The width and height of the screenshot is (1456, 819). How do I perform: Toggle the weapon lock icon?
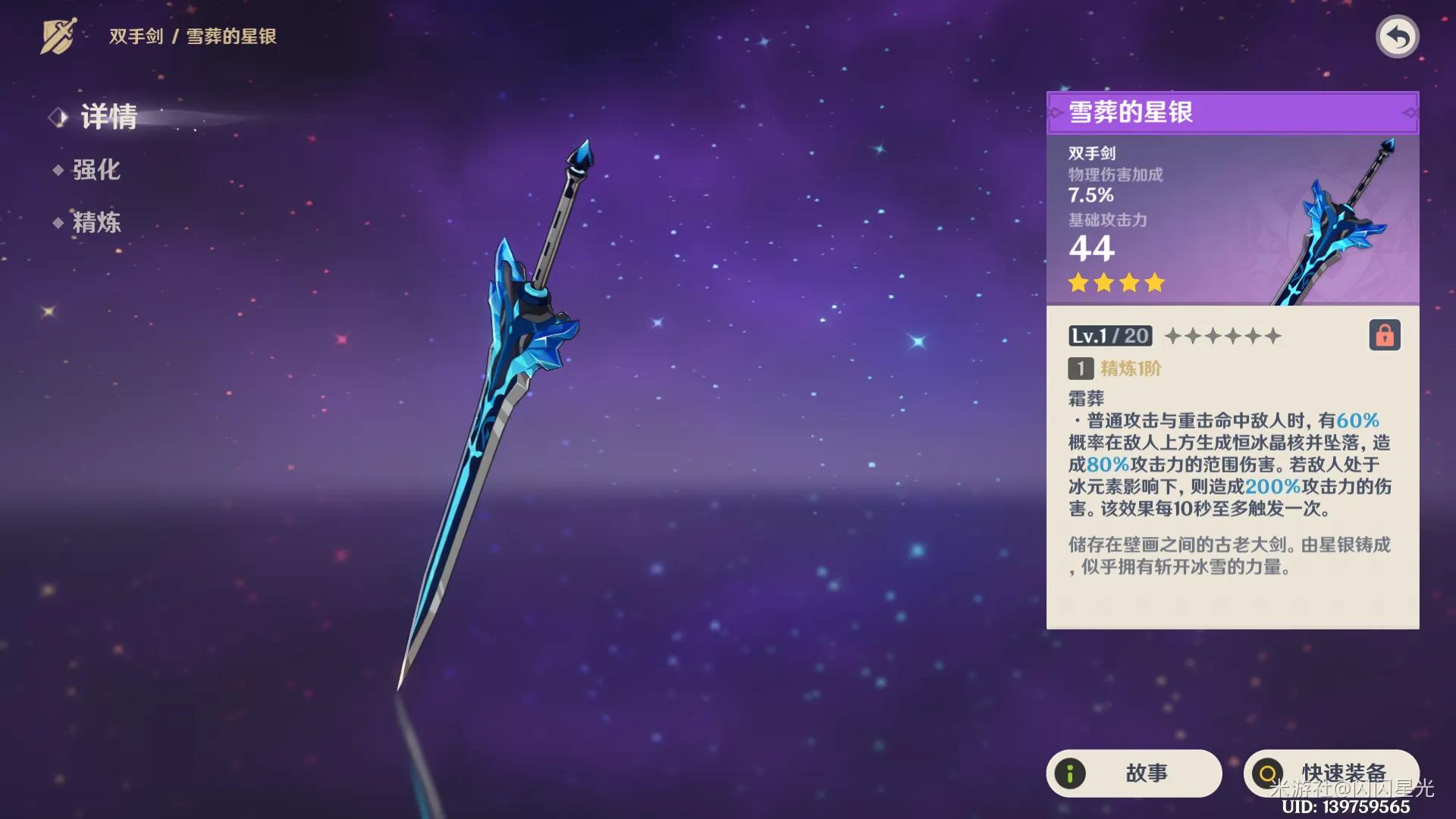pyautogui.click(x=1384, y=335)
